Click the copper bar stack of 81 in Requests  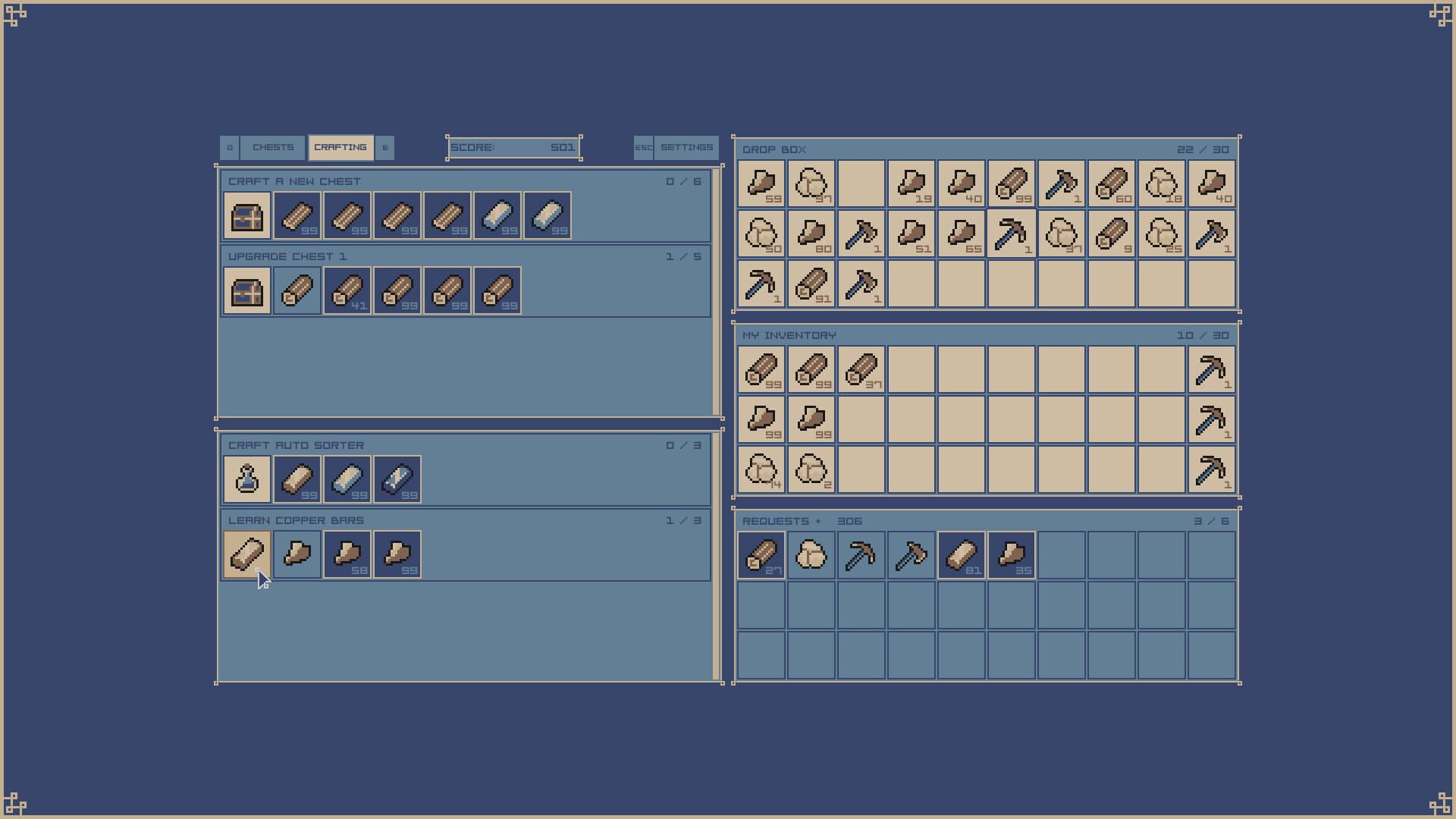962,554
